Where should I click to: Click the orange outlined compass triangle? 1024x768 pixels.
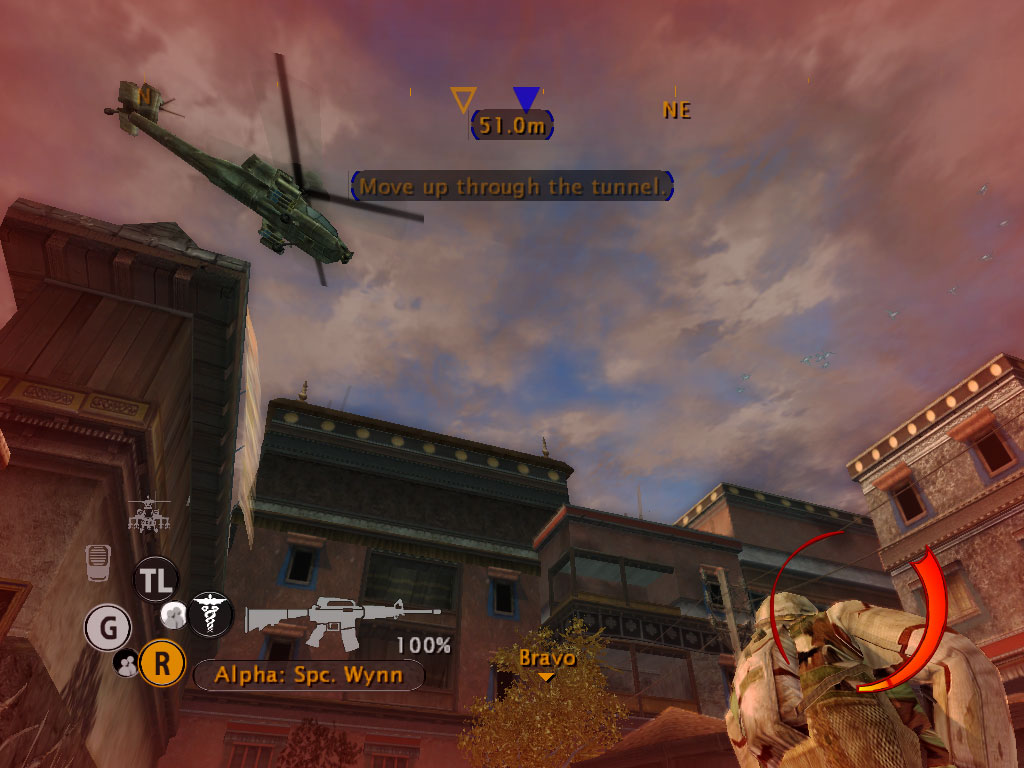click(463, 99)
